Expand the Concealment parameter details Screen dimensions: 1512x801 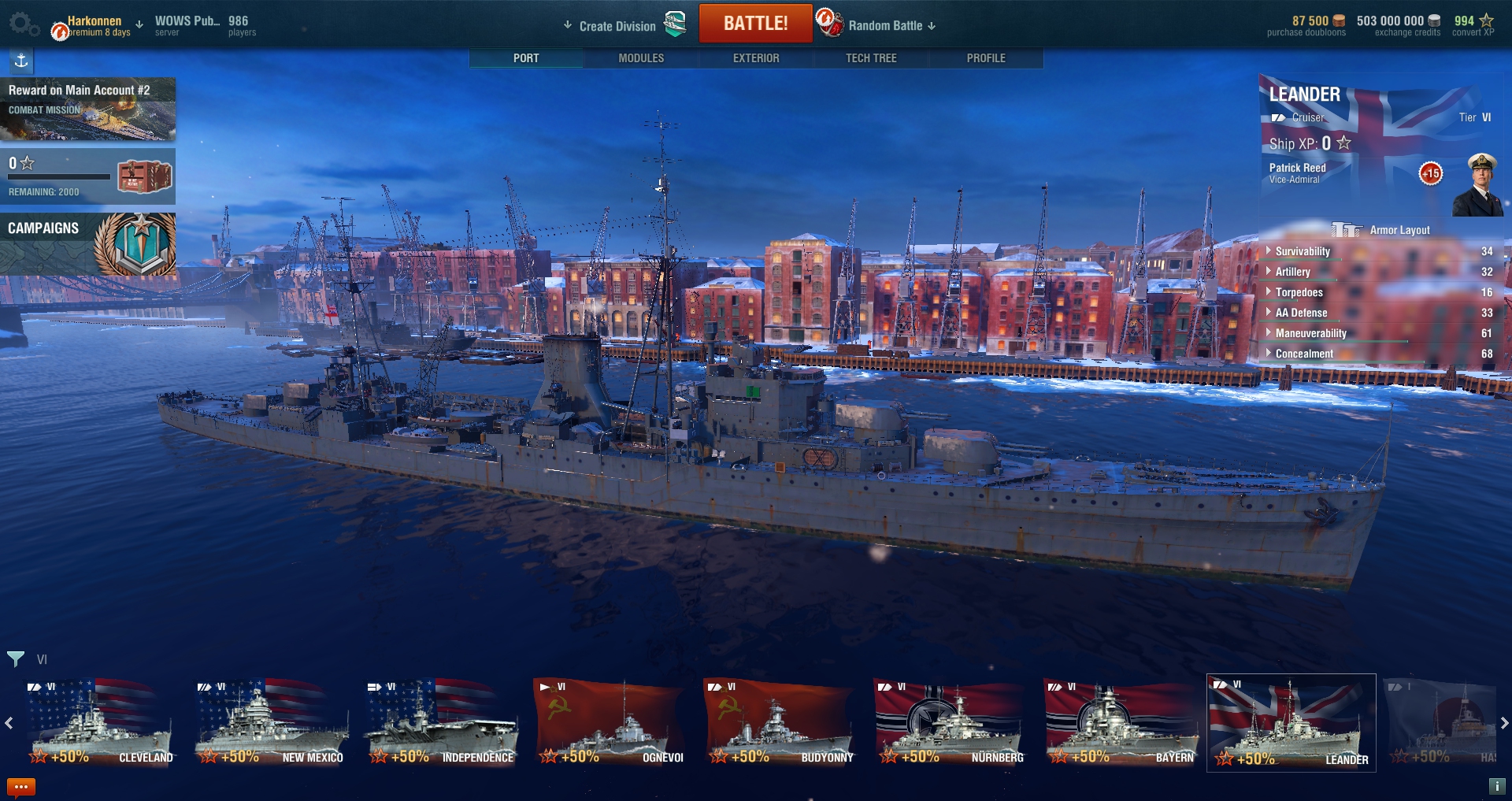[1304, 354]
